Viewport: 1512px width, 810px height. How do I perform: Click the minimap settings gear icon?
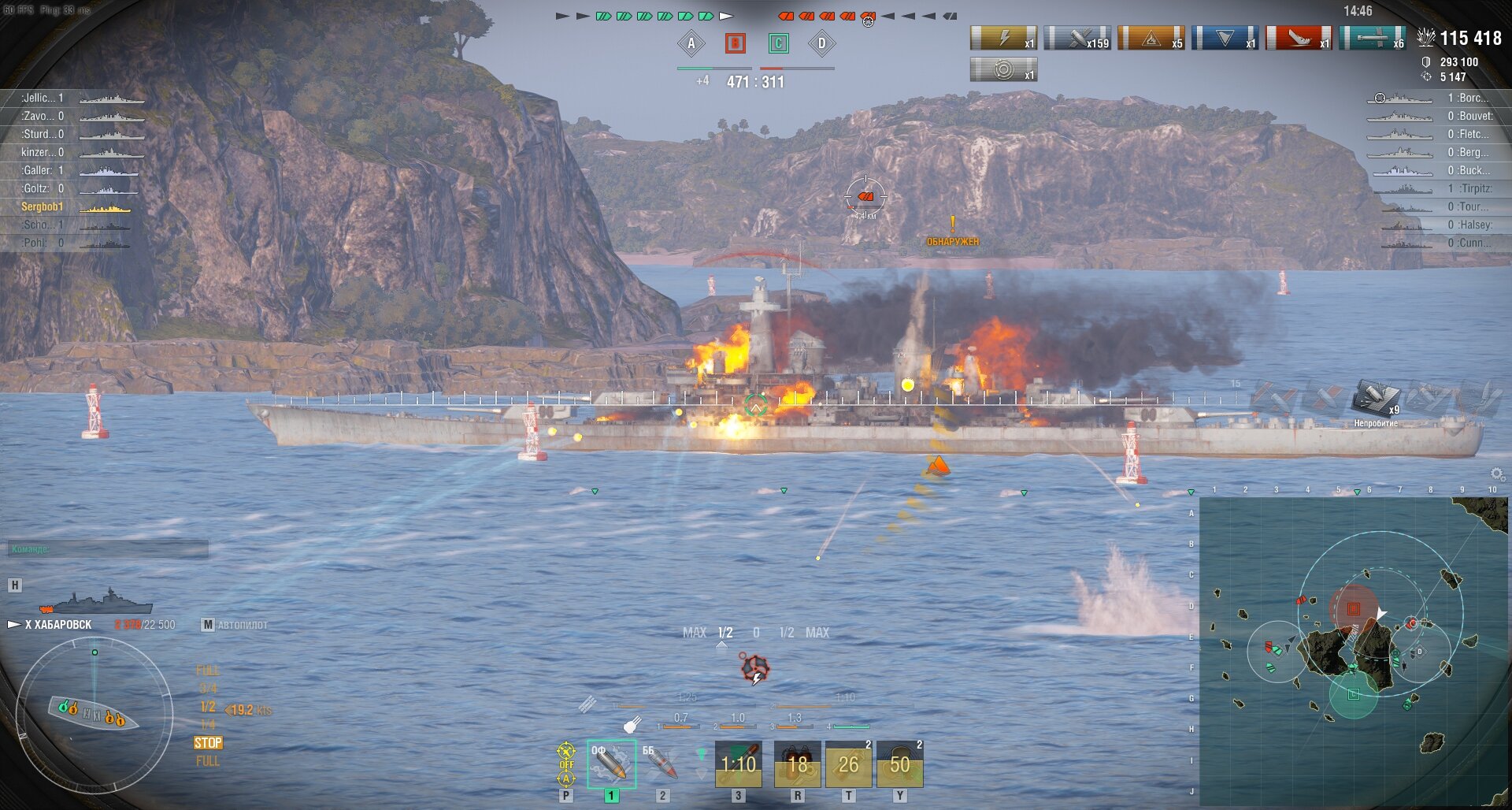[x=1497, y=474]
